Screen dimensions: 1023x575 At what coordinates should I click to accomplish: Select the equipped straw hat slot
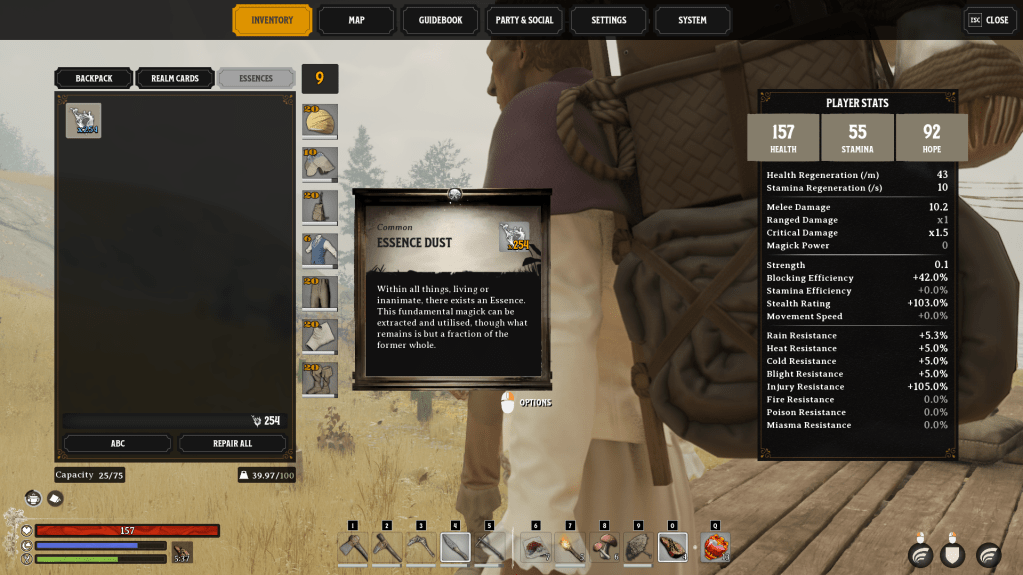(x=320, y=121)
